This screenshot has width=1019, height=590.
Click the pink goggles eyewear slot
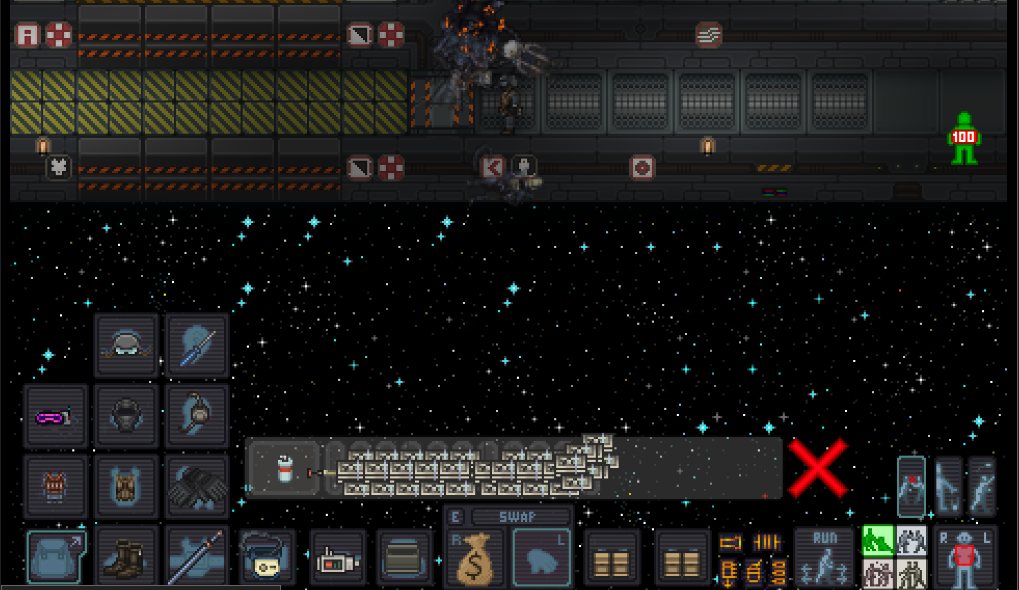click(x=54, y=417)
